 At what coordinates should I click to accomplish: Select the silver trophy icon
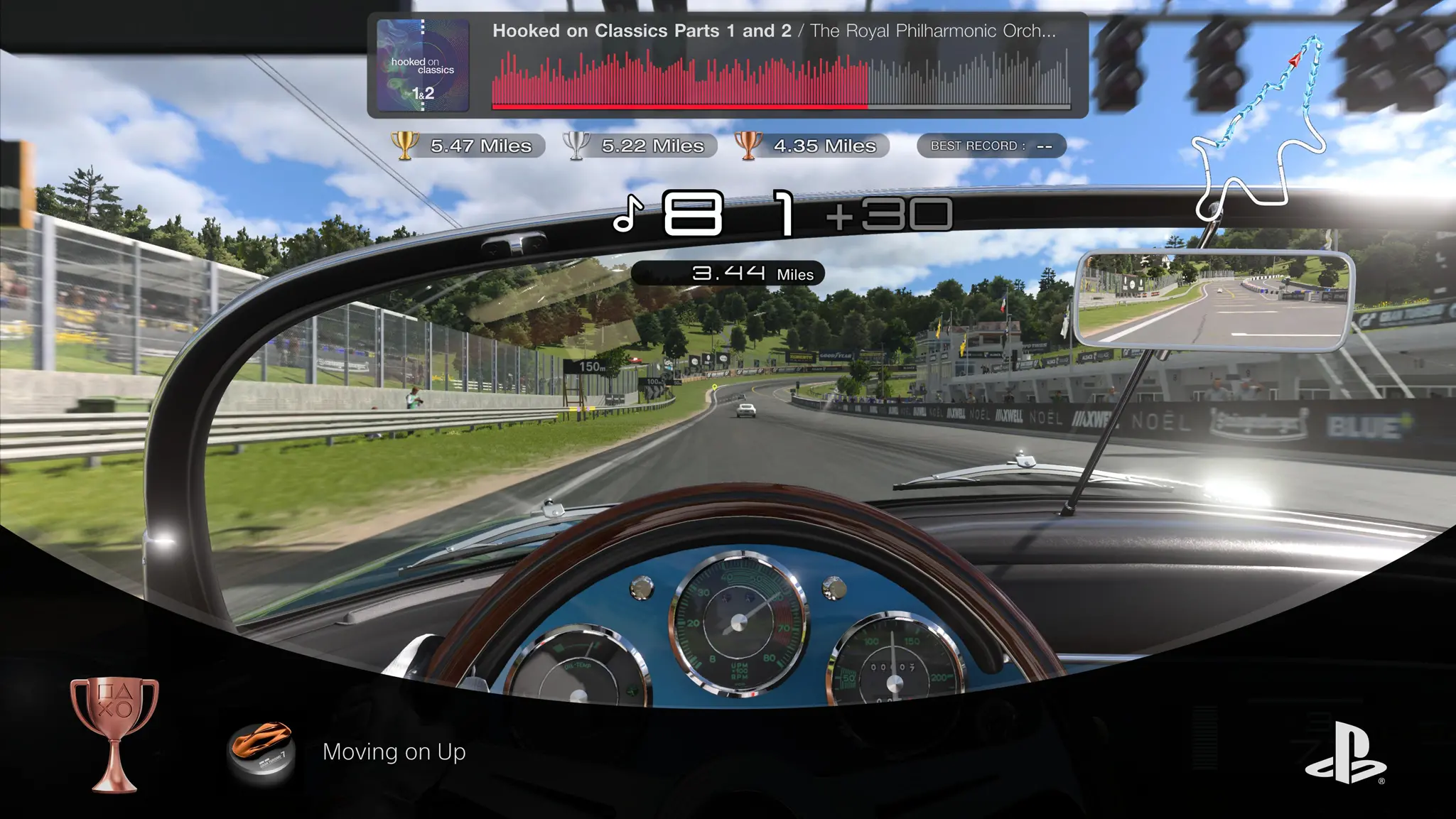pos(576,146)
